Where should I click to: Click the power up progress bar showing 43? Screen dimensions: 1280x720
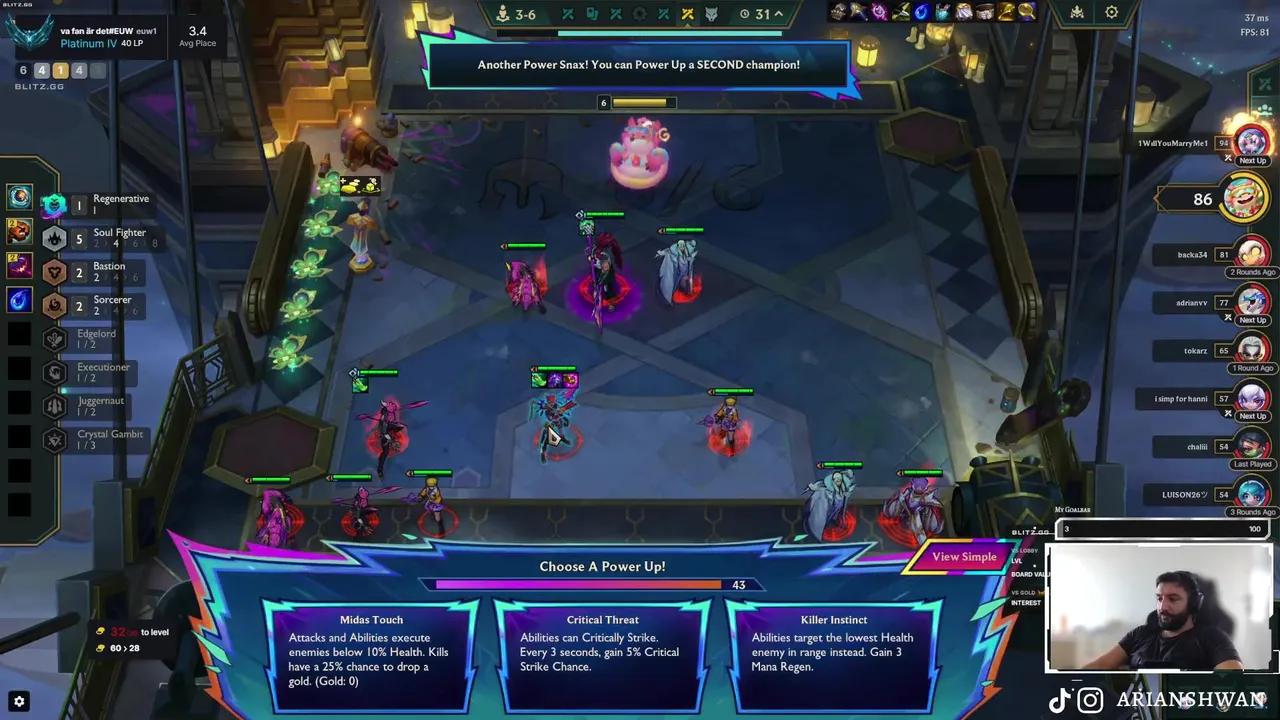click(x=602, y=584)
